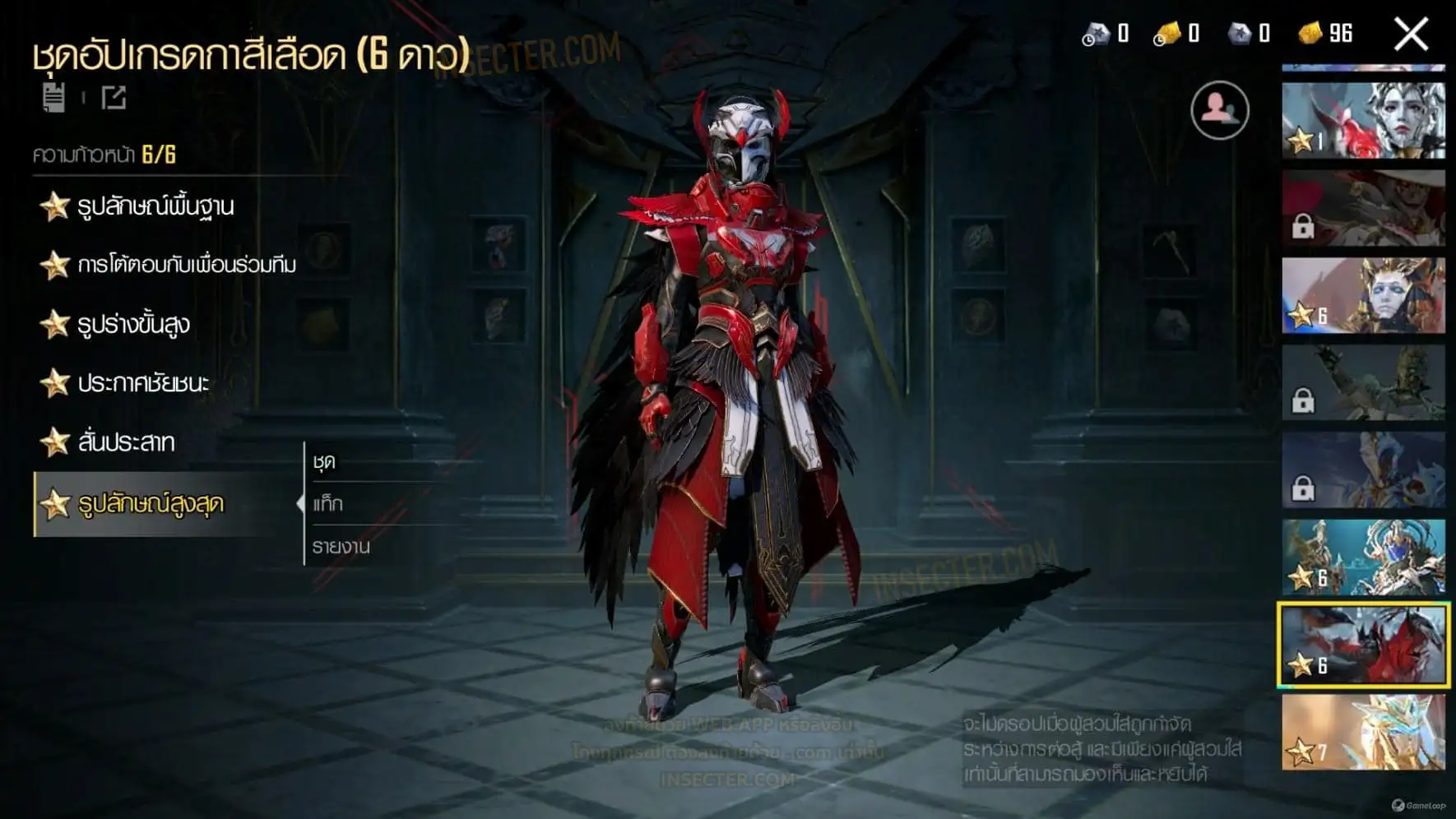Select the 1-star silver-haired outfit thumbnail
This screenshot has height=819, width=1456.
tap(1363, 120)
